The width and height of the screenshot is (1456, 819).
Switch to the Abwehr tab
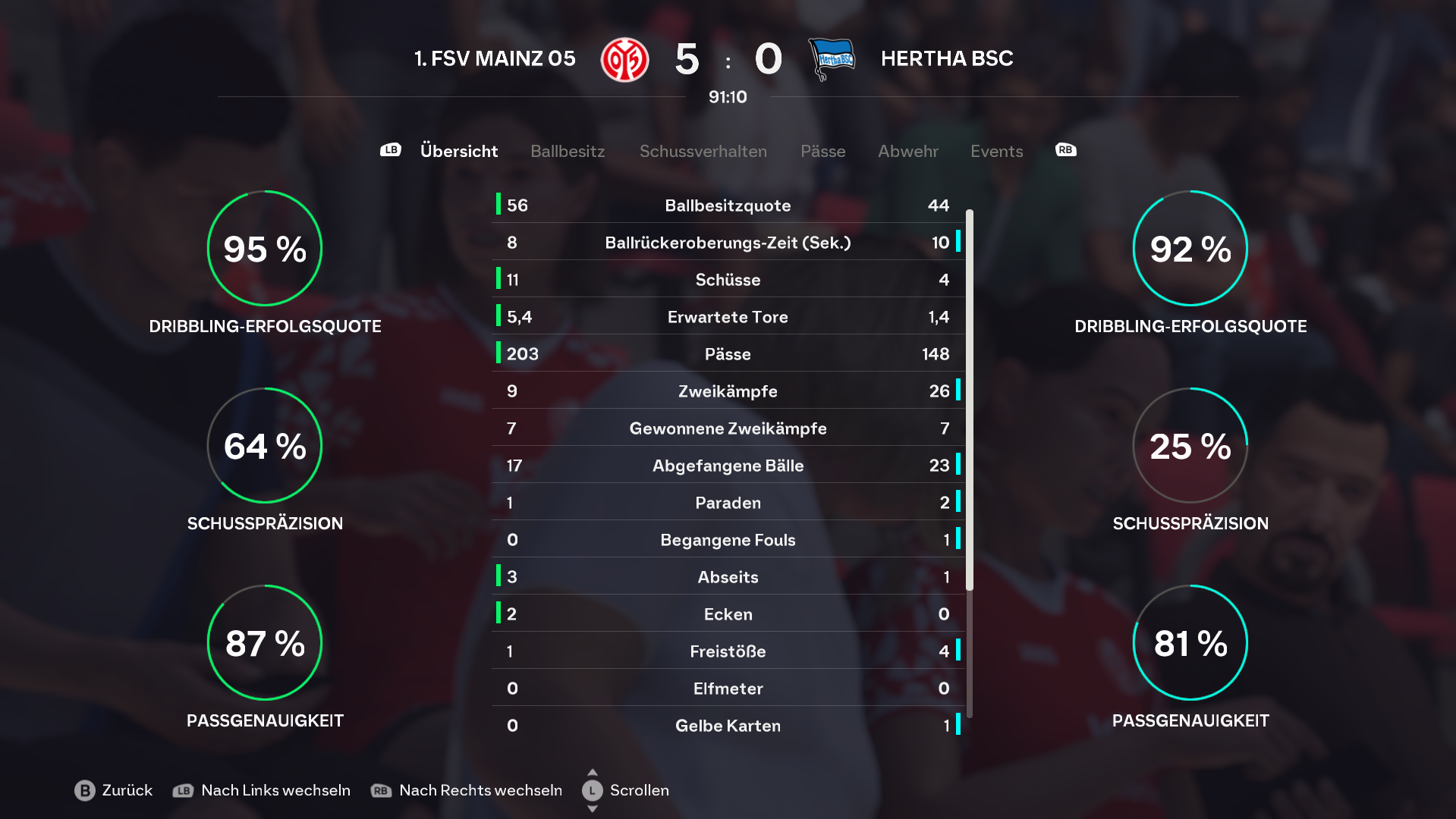907,151
